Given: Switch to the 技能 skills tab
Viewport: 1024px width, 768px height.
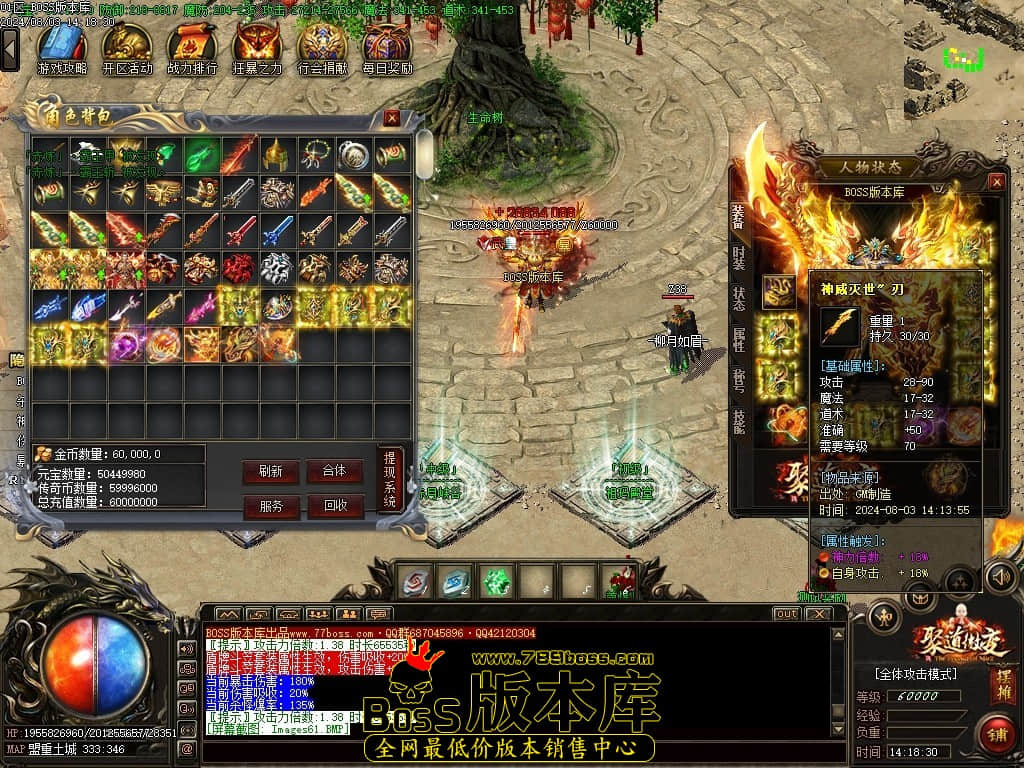Looking at the screenshot, I should pyautogui.click(x=739, y=421).
